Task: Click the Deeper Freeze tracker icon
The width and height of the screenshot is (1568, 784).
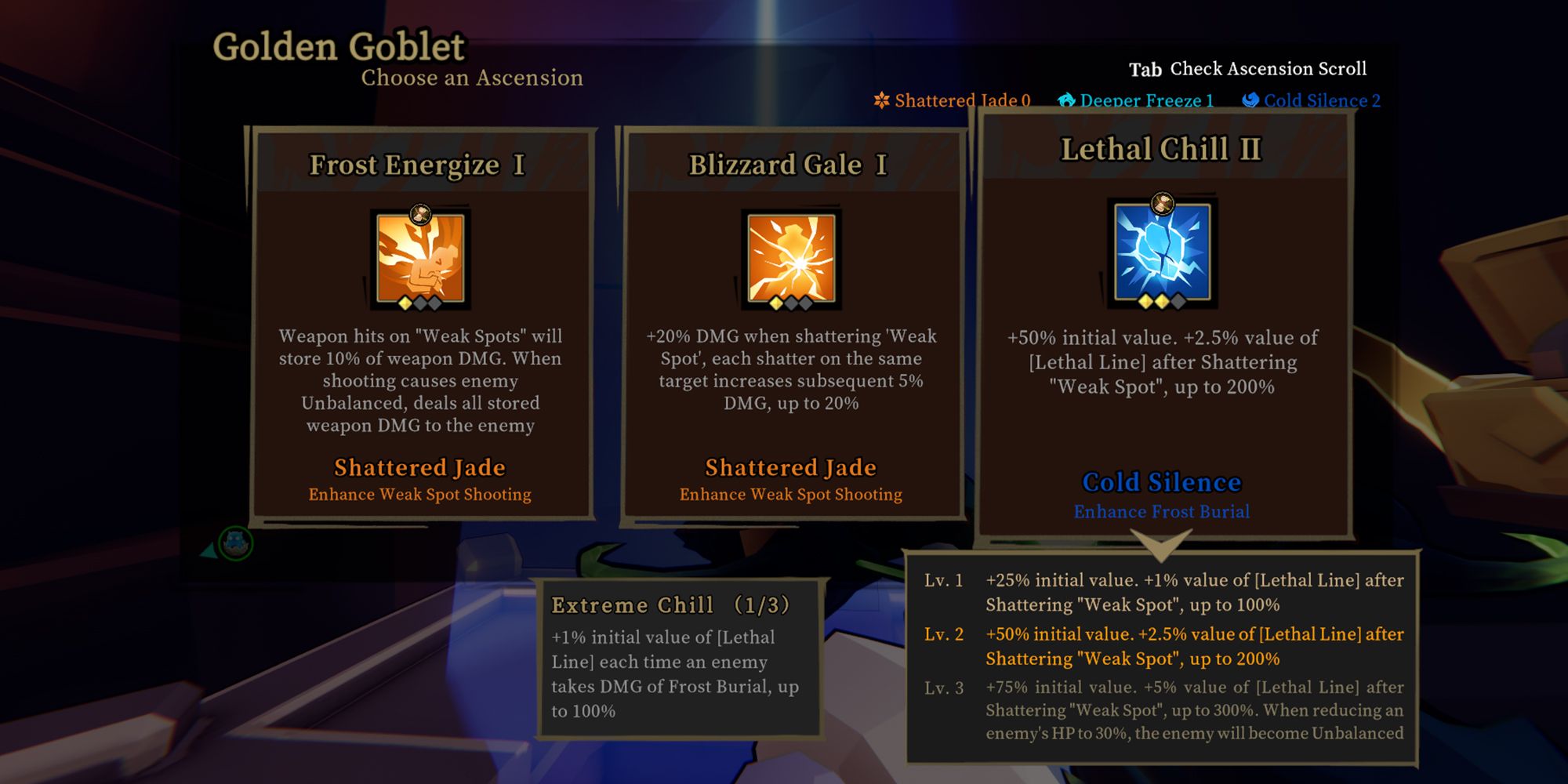Action: coord(1066,100)
